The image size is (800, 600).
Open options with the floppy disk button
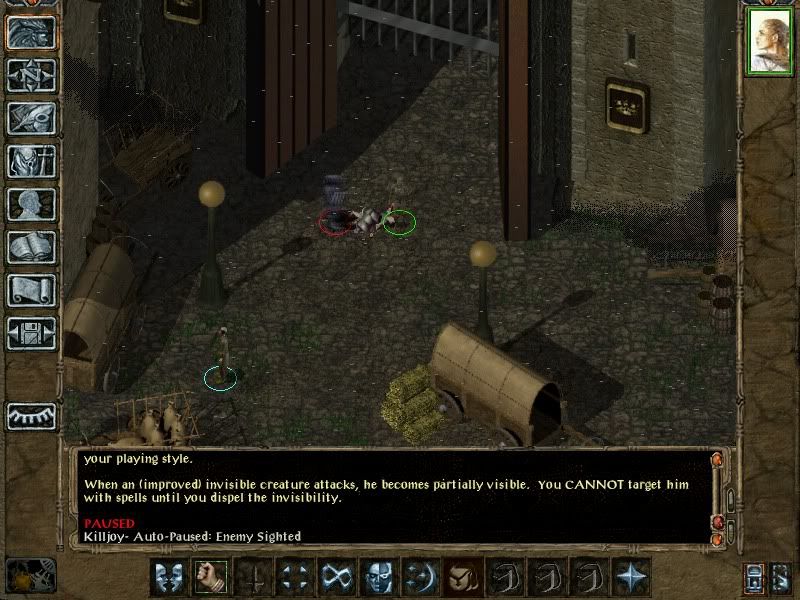31,333
